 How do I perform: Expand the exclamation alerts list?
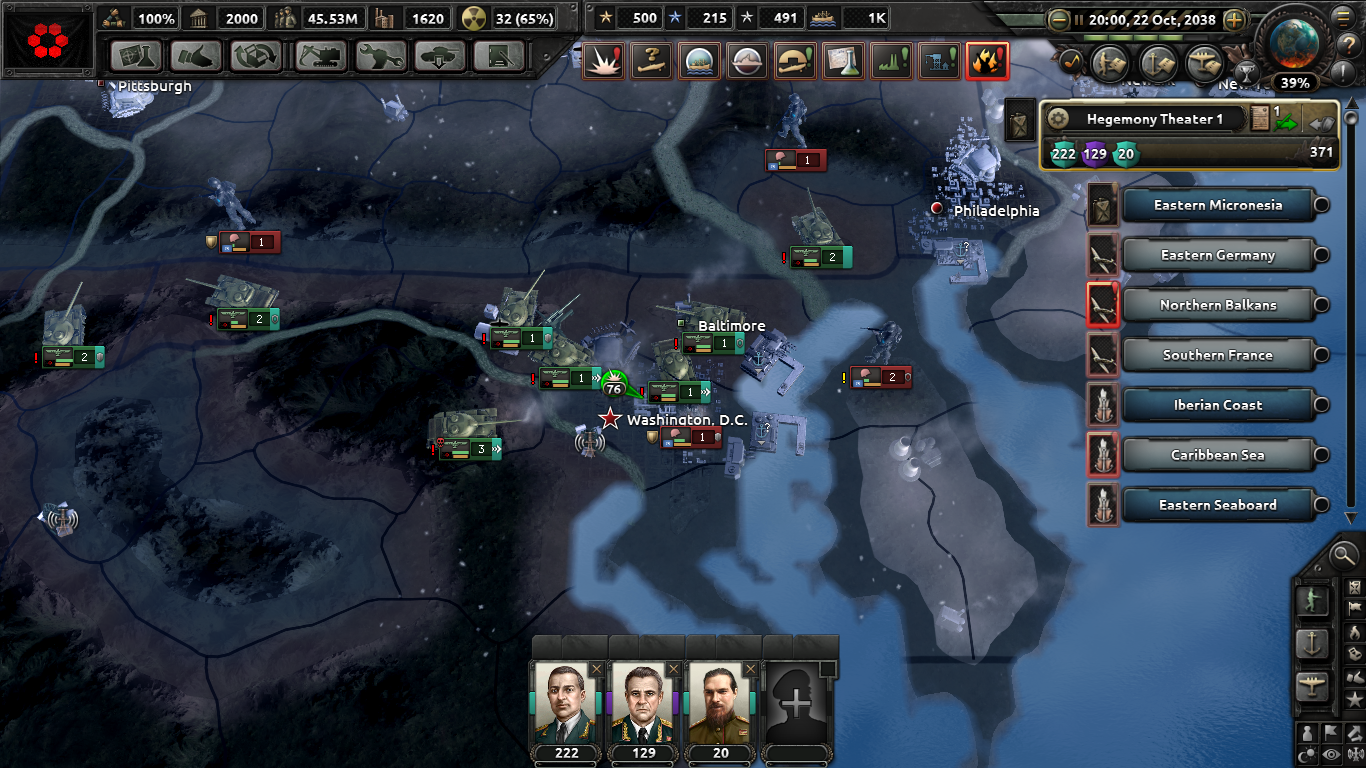(1344, 70)
